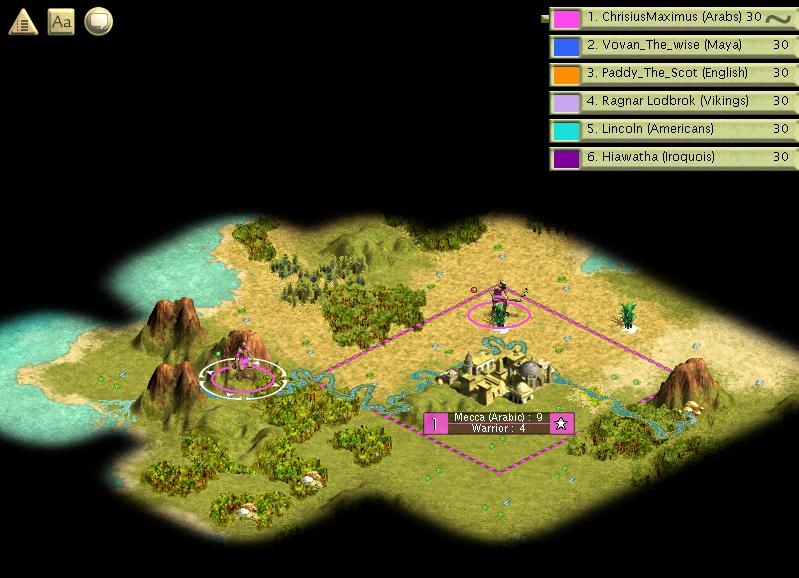Click the pink Arabs color swatch
Image resolution: width=799 pixels, height=578 pixels.
[x=567, y=19]
